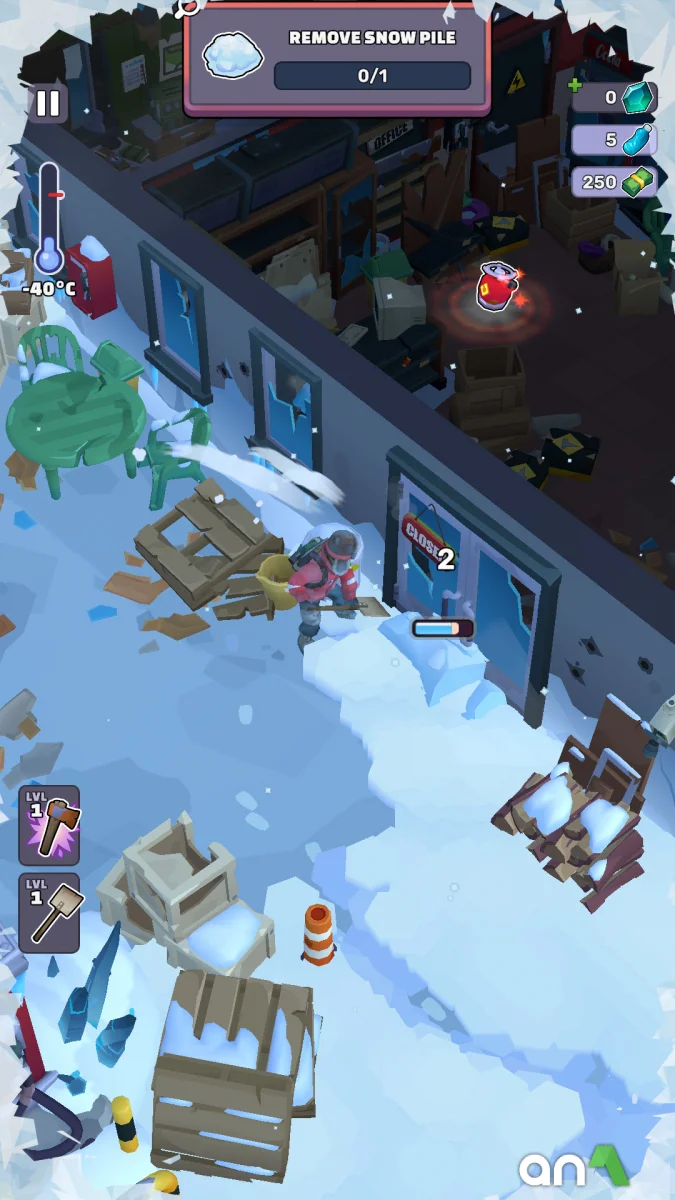Select the level 1 axe tool
675x1200 pixels.
(49, 825)
